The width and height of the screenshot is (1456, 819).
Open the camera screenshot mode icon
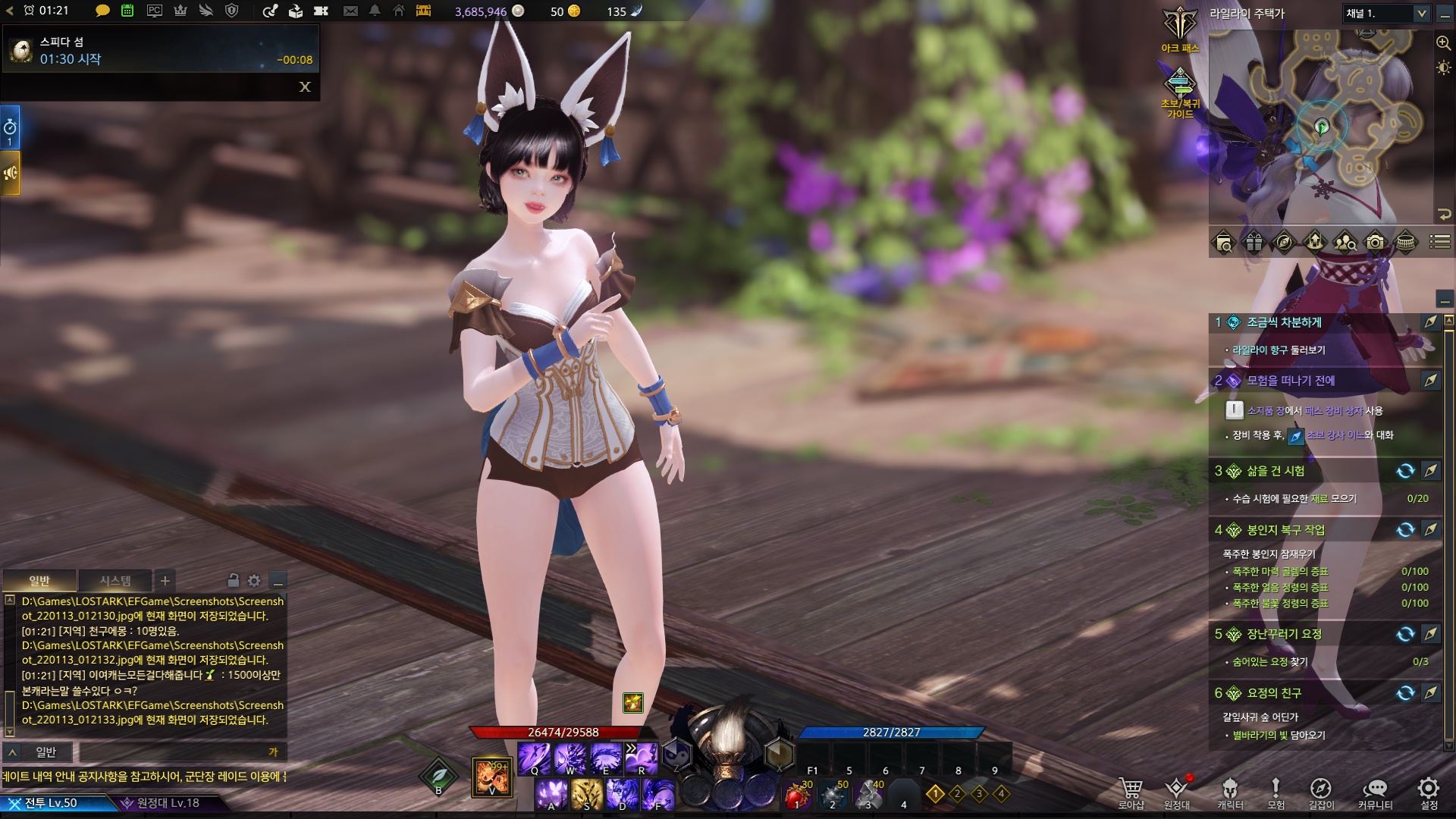1375,243
